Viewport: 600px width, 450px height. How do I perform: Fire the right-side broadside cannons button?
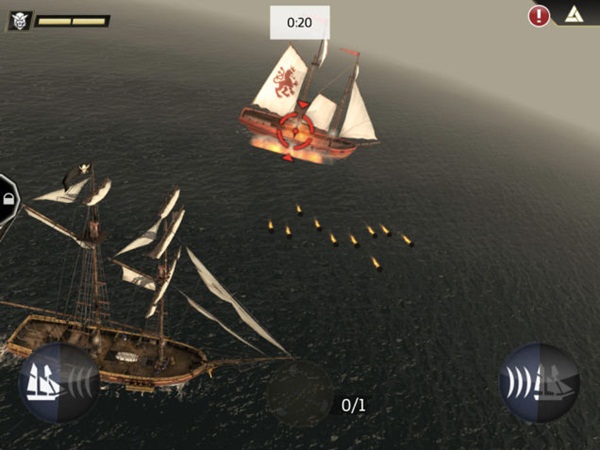539,383
